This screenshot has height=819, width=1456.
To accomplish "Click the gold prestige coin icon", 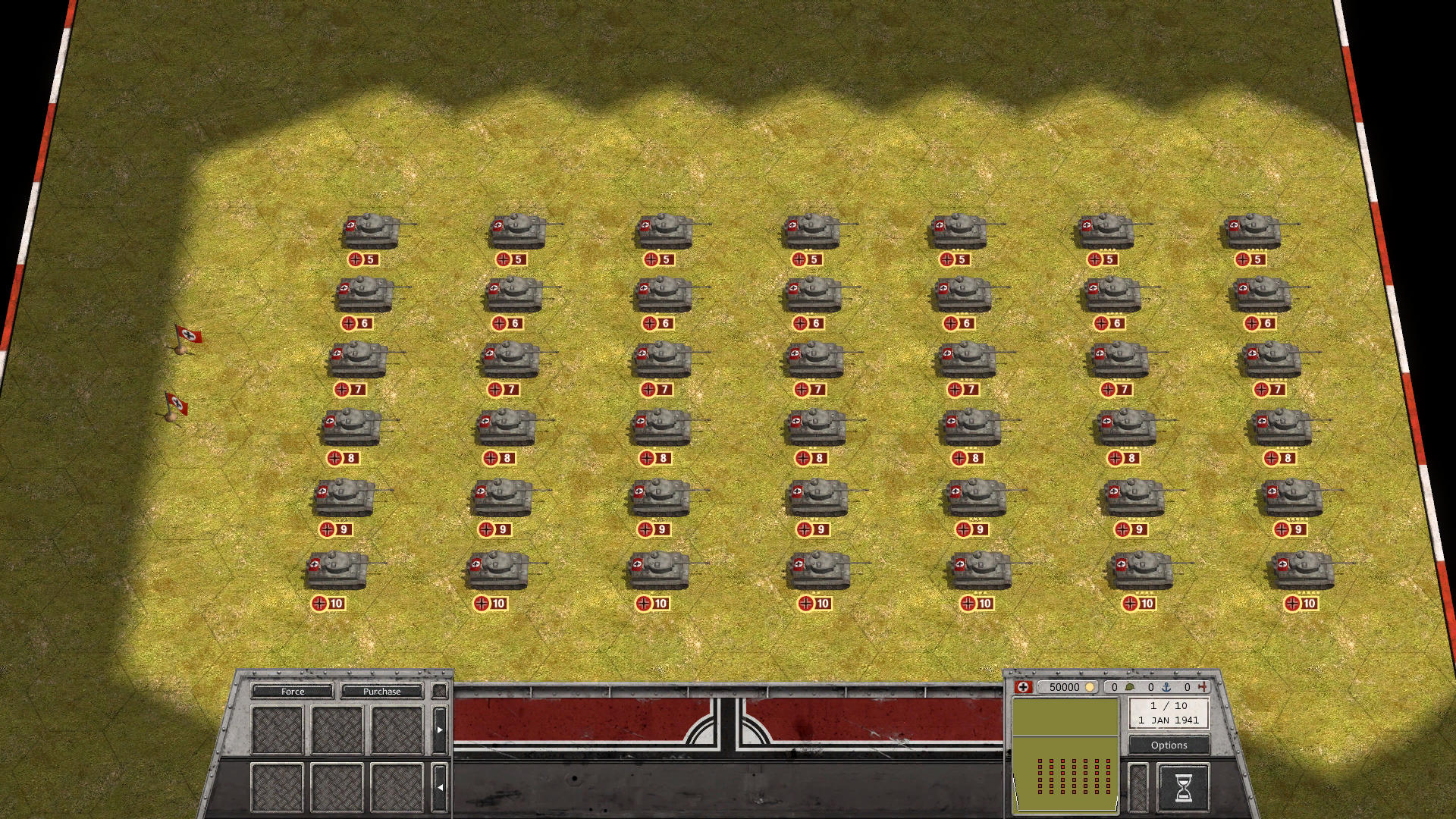I will (1090, 687).
